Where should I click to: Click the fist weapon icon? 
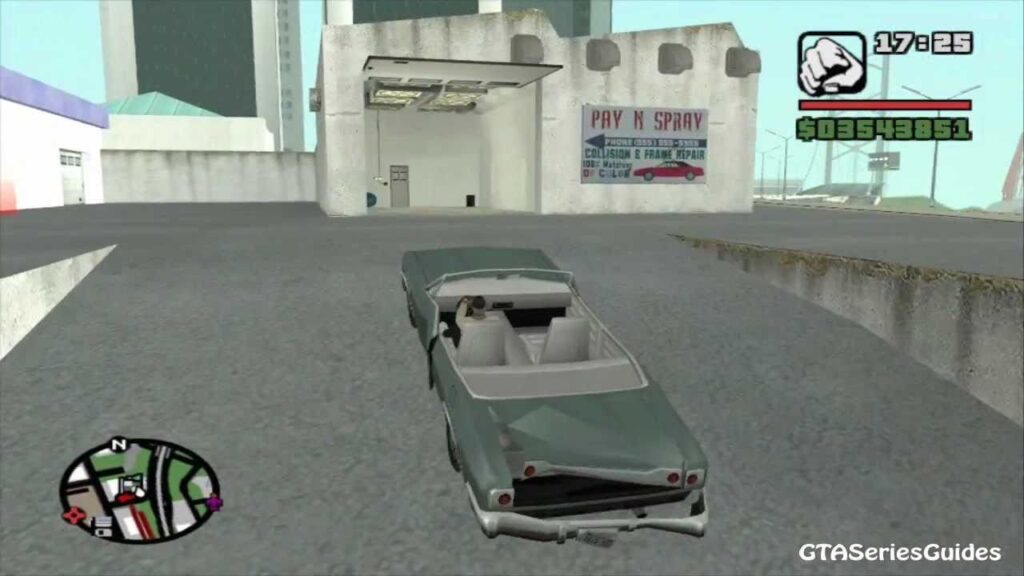coord(831,63)
